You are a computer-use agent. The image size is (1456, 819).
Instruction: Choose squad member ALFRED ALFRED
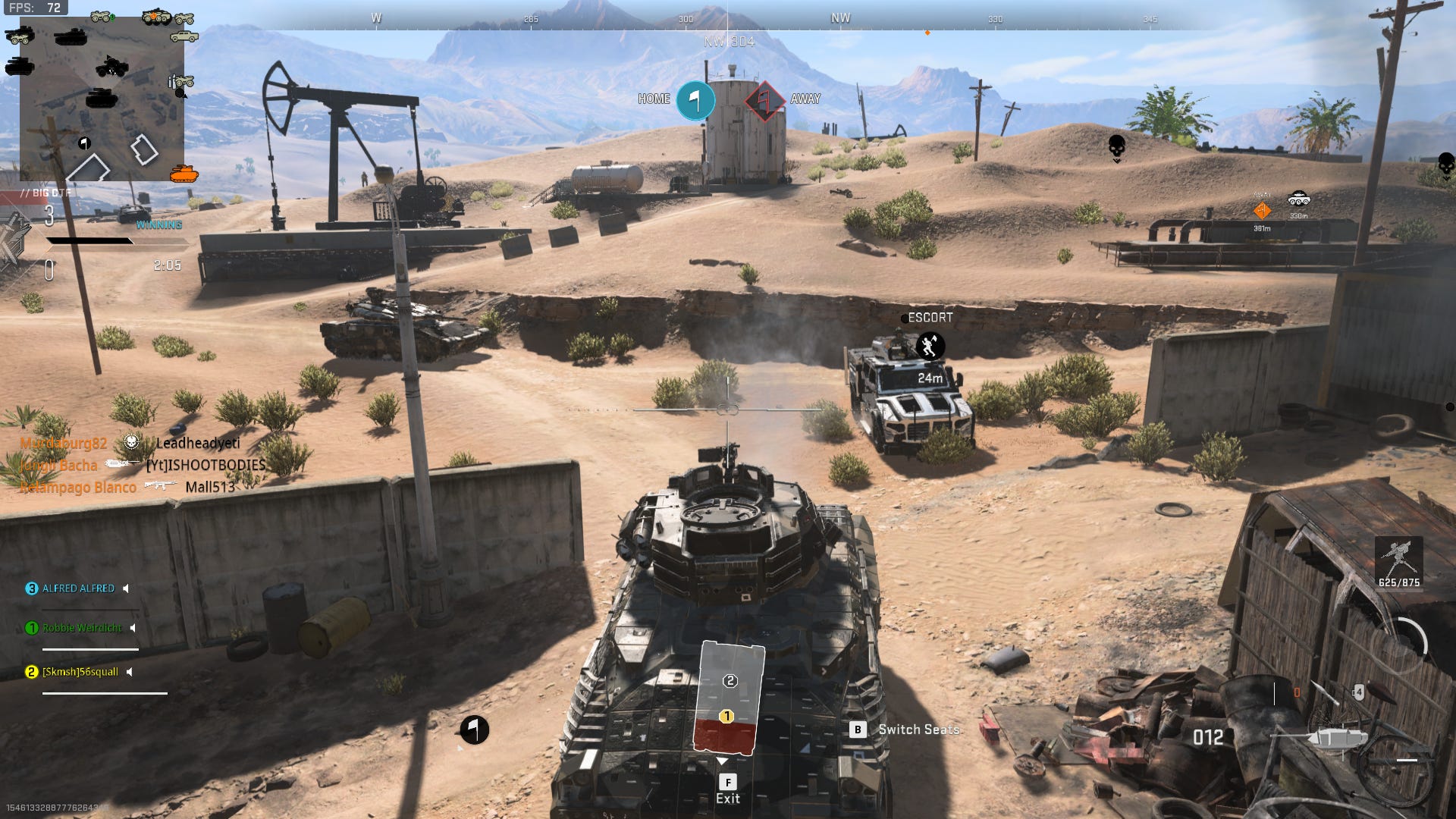coord(78,588)
